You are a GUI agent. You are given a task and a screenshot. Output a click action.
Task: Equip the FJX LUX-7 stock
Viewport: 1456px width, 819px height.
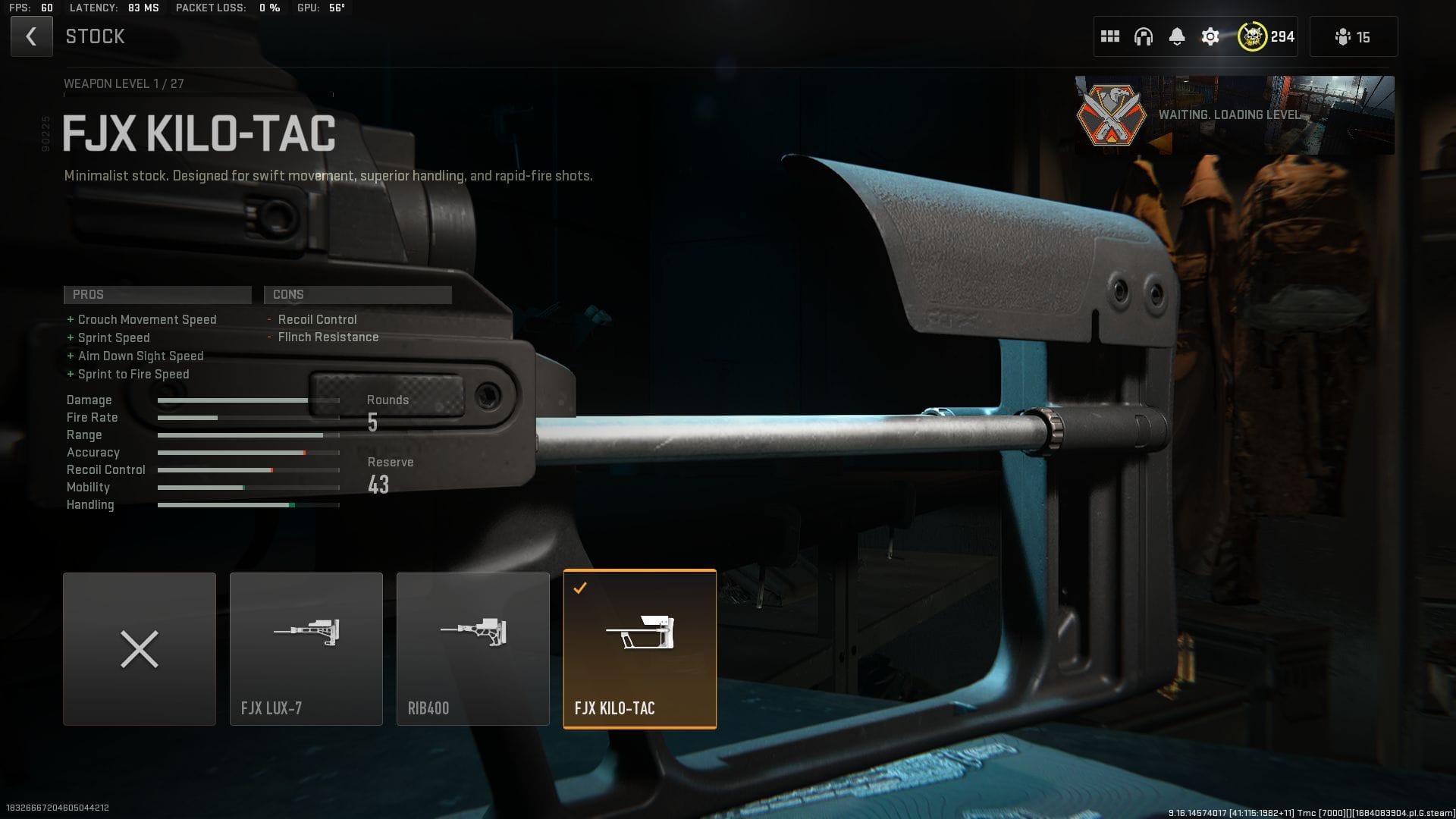click(x=306, y=648)
